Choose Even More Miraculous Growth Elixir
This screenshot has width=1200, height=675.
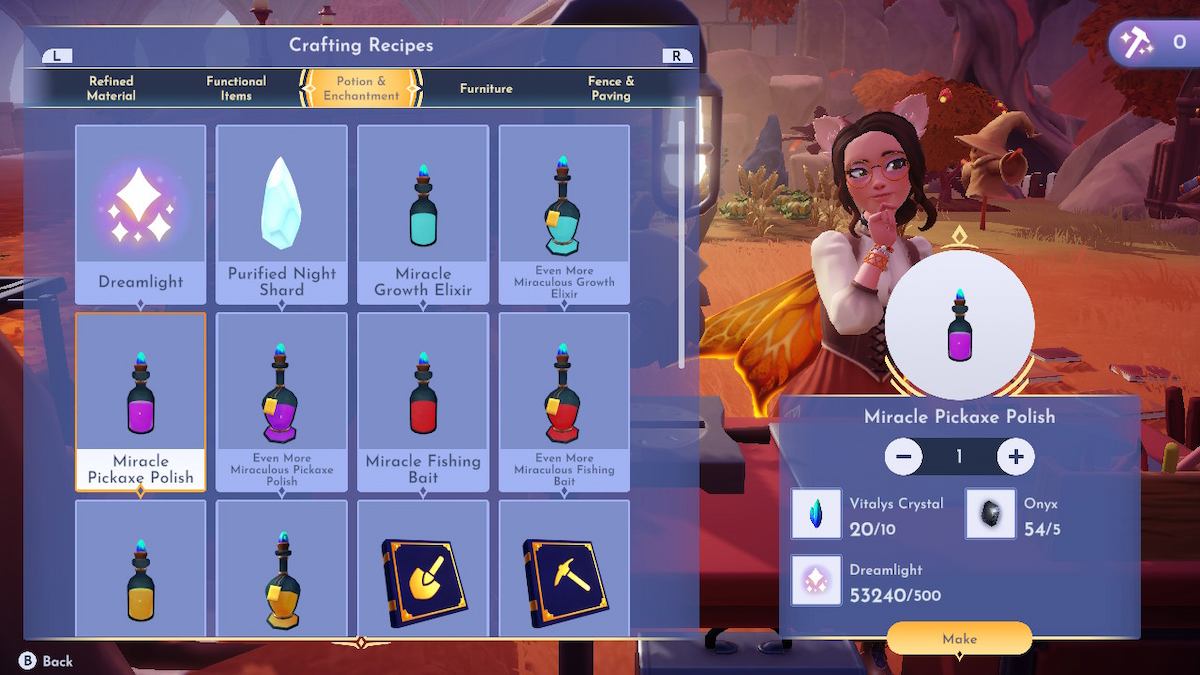(x=564, y=214)
